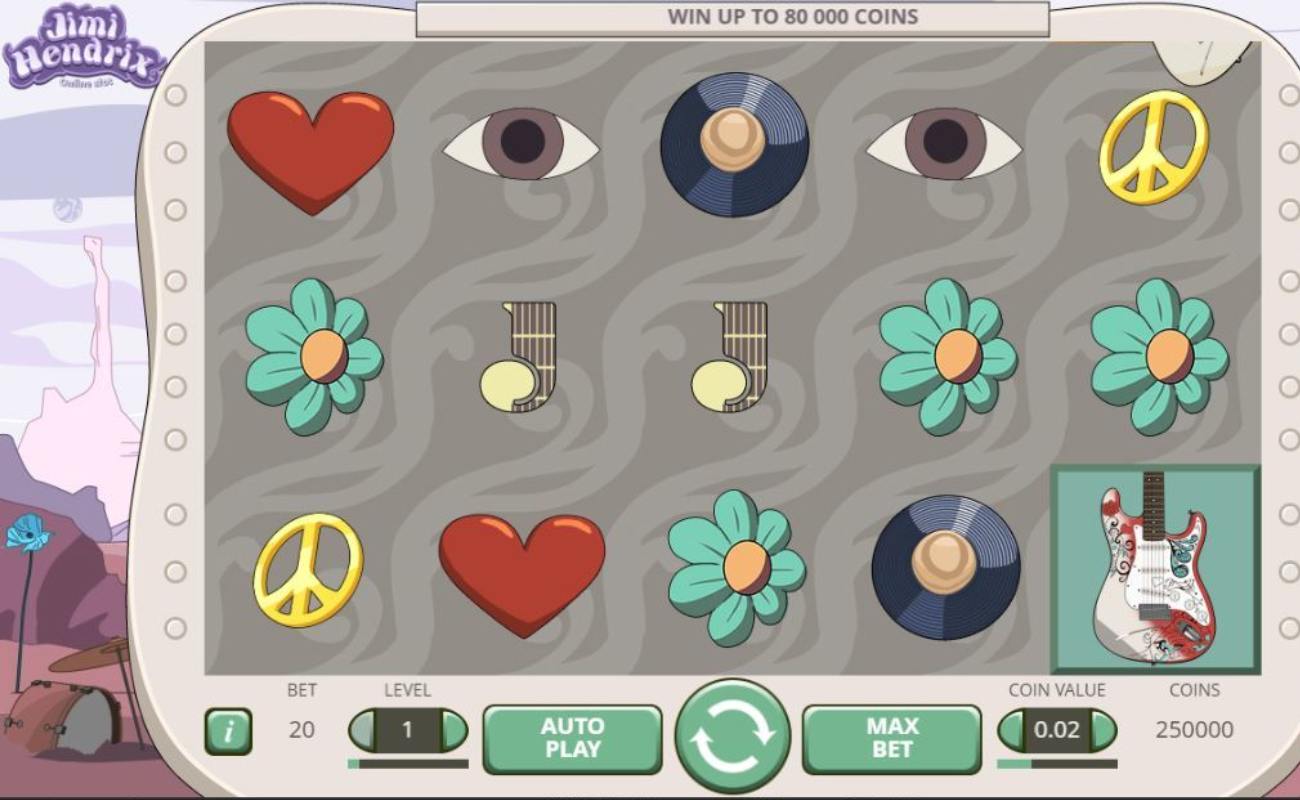1300x800 pixels.
Task: Select the musical note symbol on reel two
Action: pos(518,360)
